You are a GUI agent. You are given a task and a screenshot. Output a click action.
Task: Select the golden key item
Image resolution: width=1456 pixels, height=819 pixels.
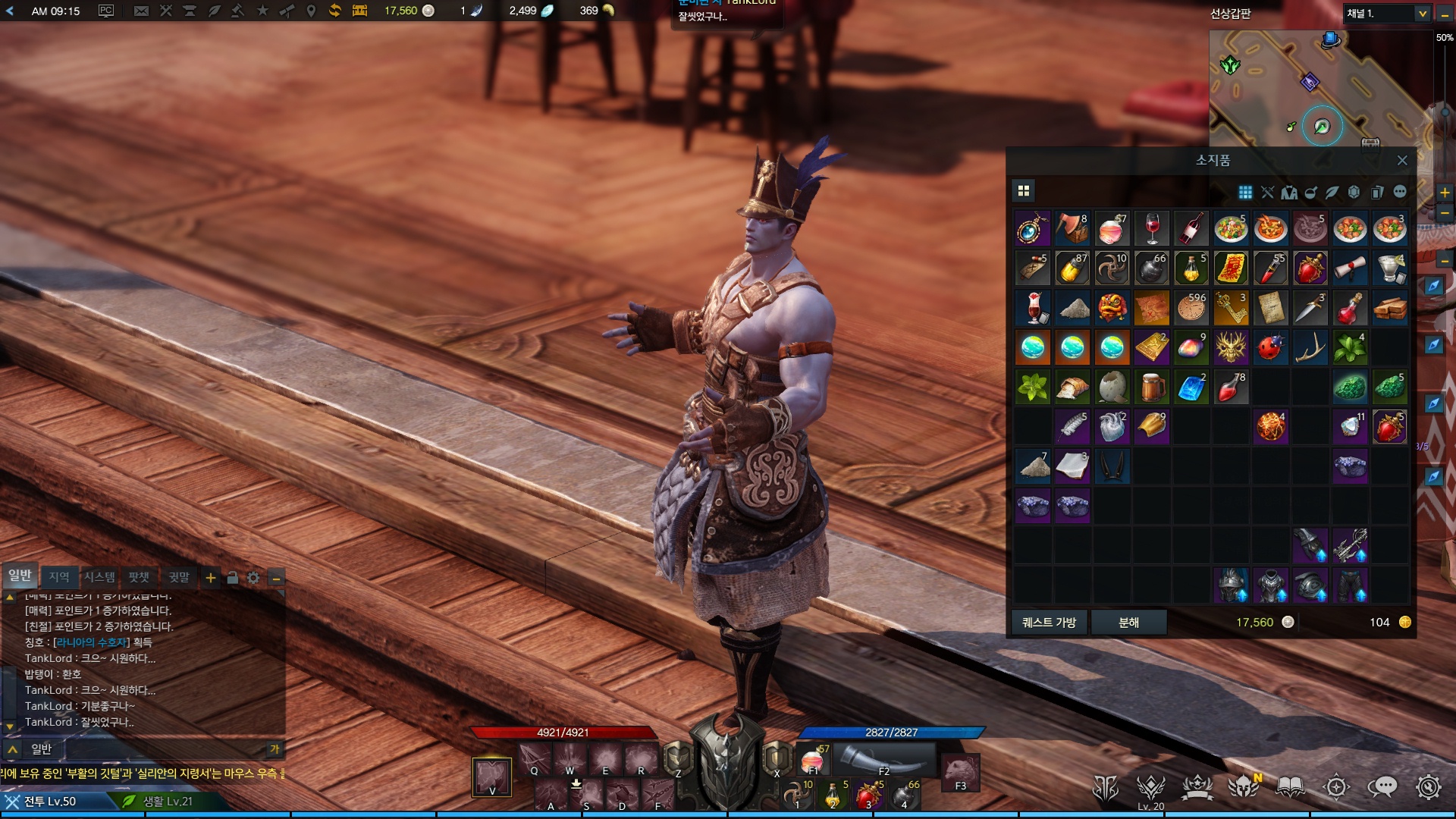tap(1231, 308)
